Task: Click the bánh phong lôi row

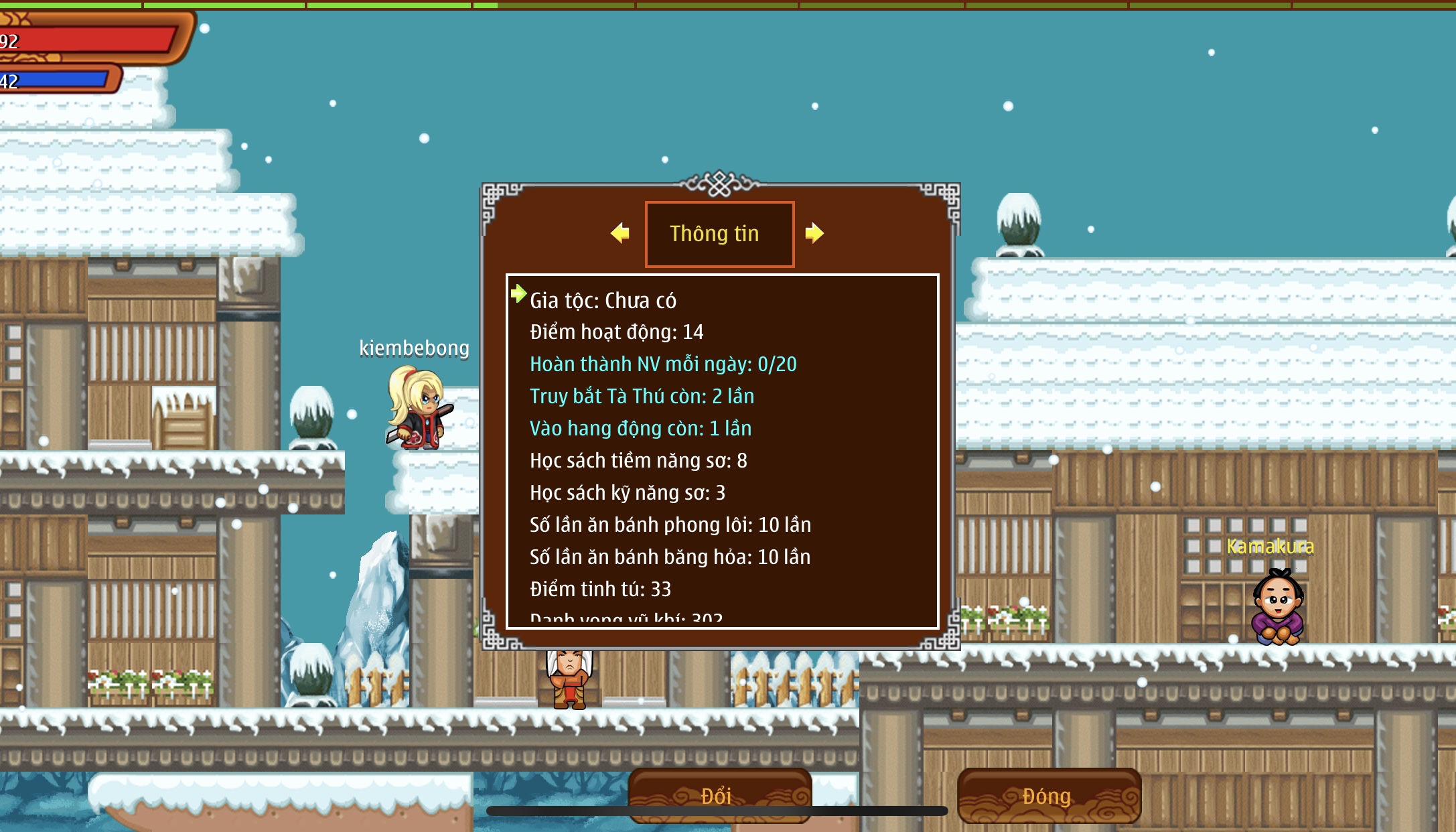Action: [670, 525]
